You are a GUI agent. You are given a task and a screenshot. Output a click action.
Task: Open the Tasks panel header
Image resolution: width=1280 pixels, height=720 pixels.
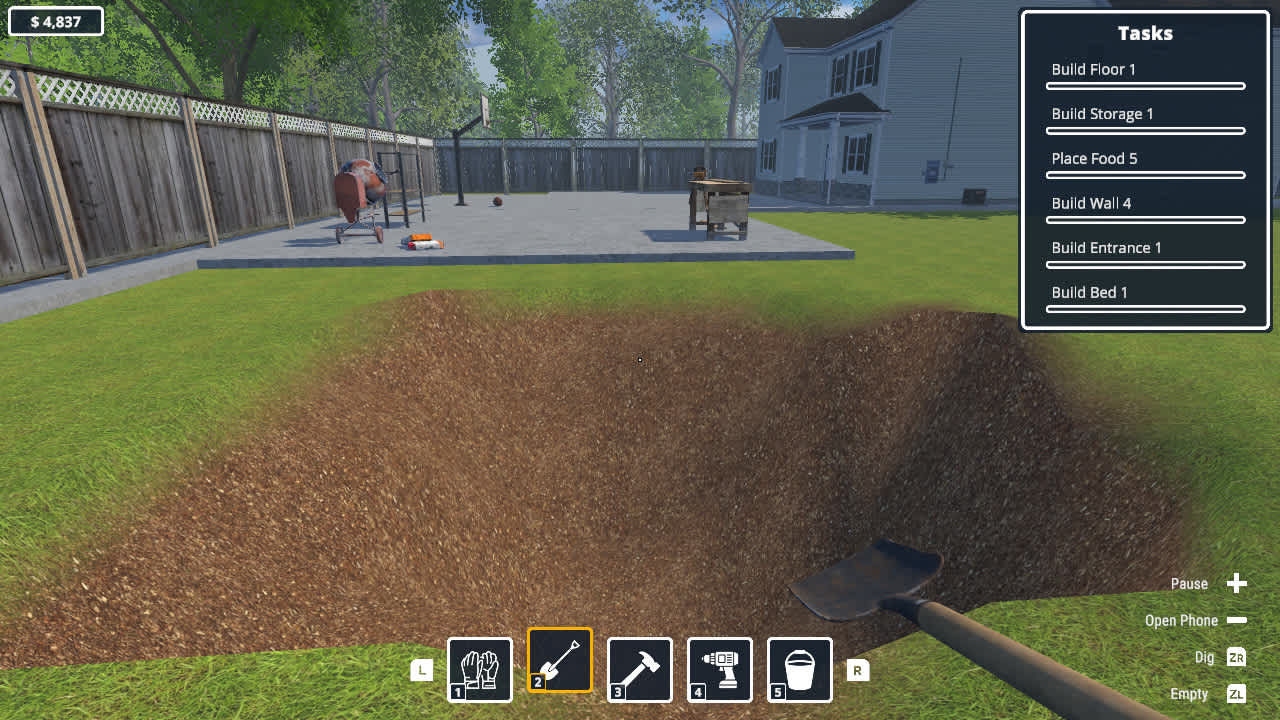tap(1145, 33)
